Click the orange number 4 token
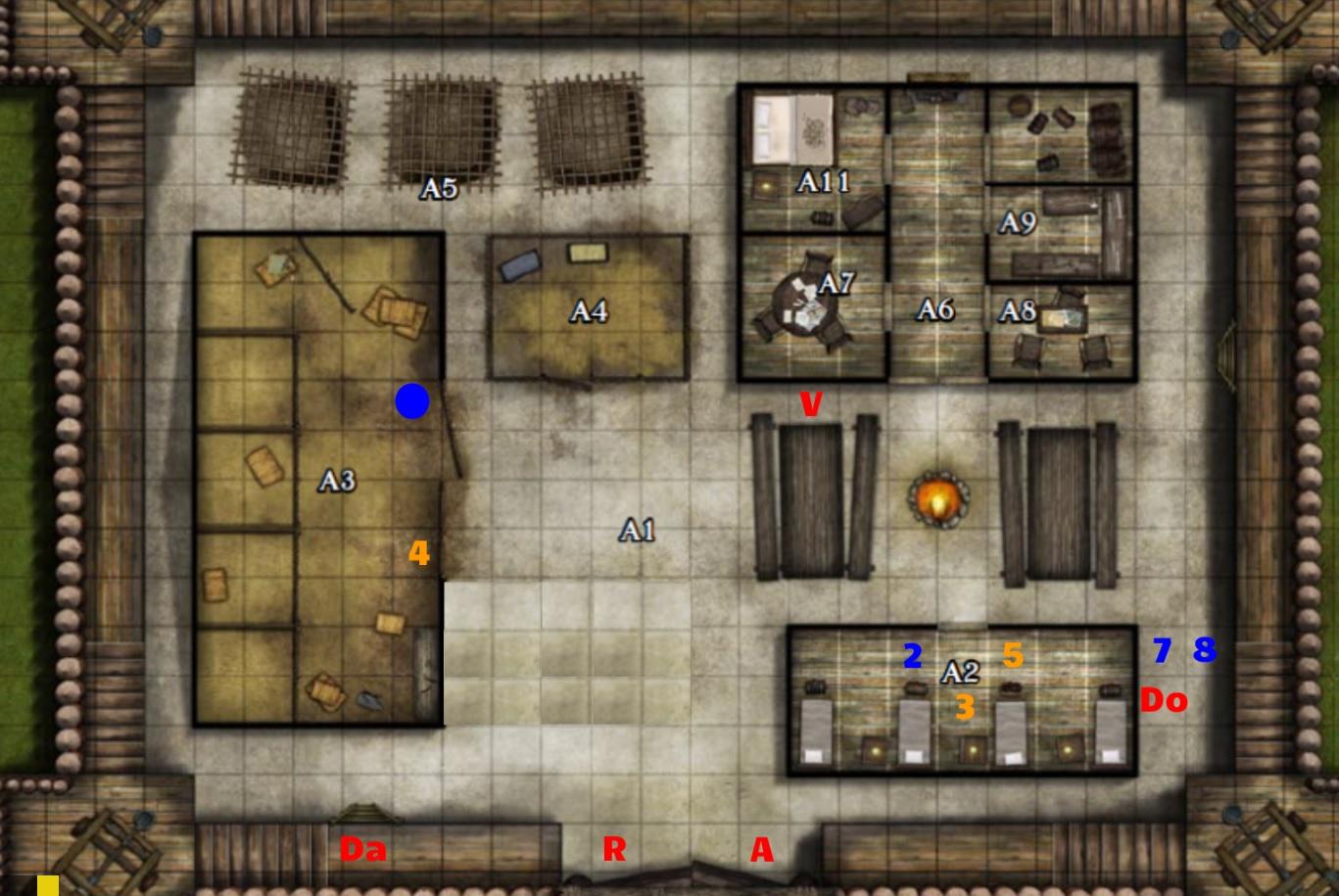 pos(419,554)
